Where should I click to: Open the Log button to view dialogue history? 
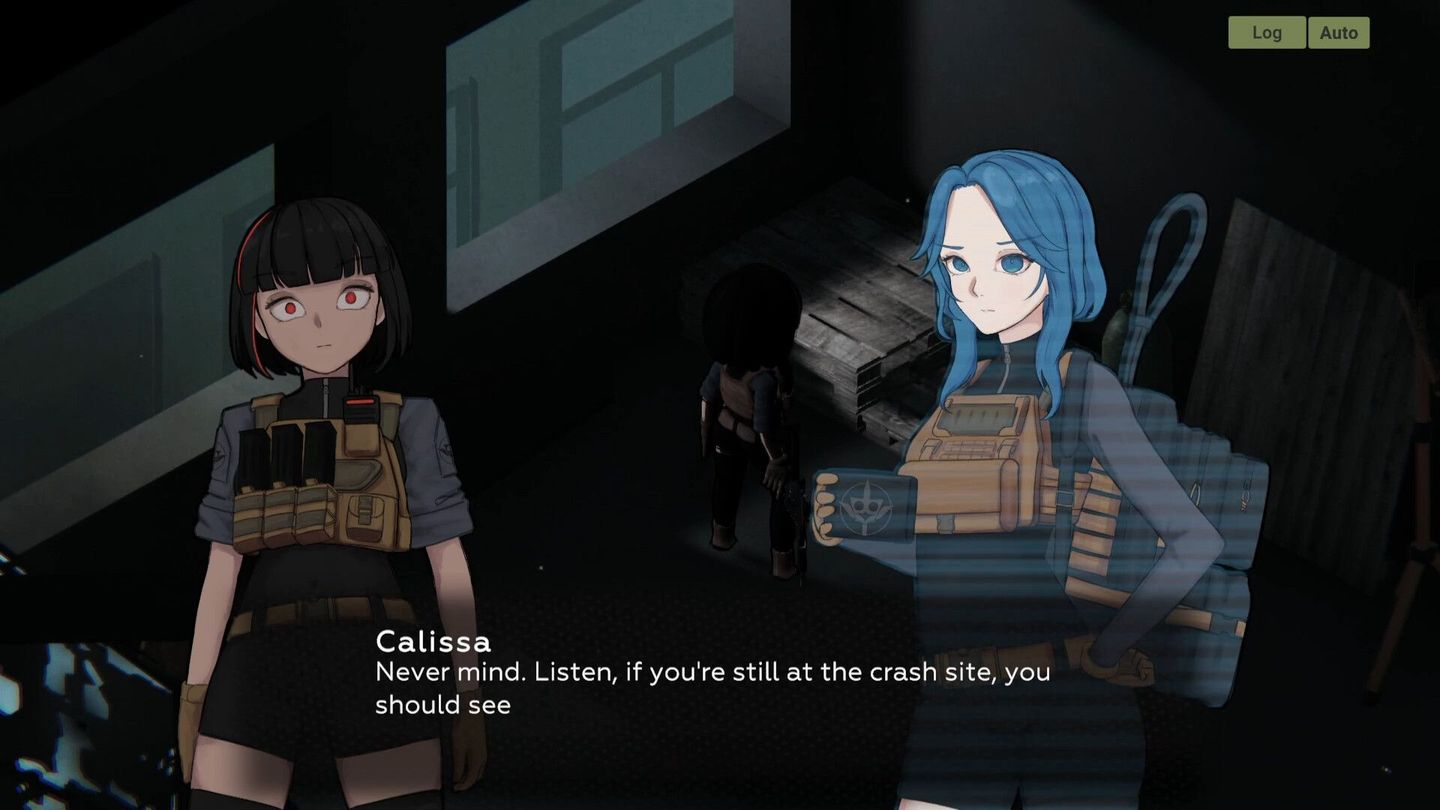tap(1267, 32)
